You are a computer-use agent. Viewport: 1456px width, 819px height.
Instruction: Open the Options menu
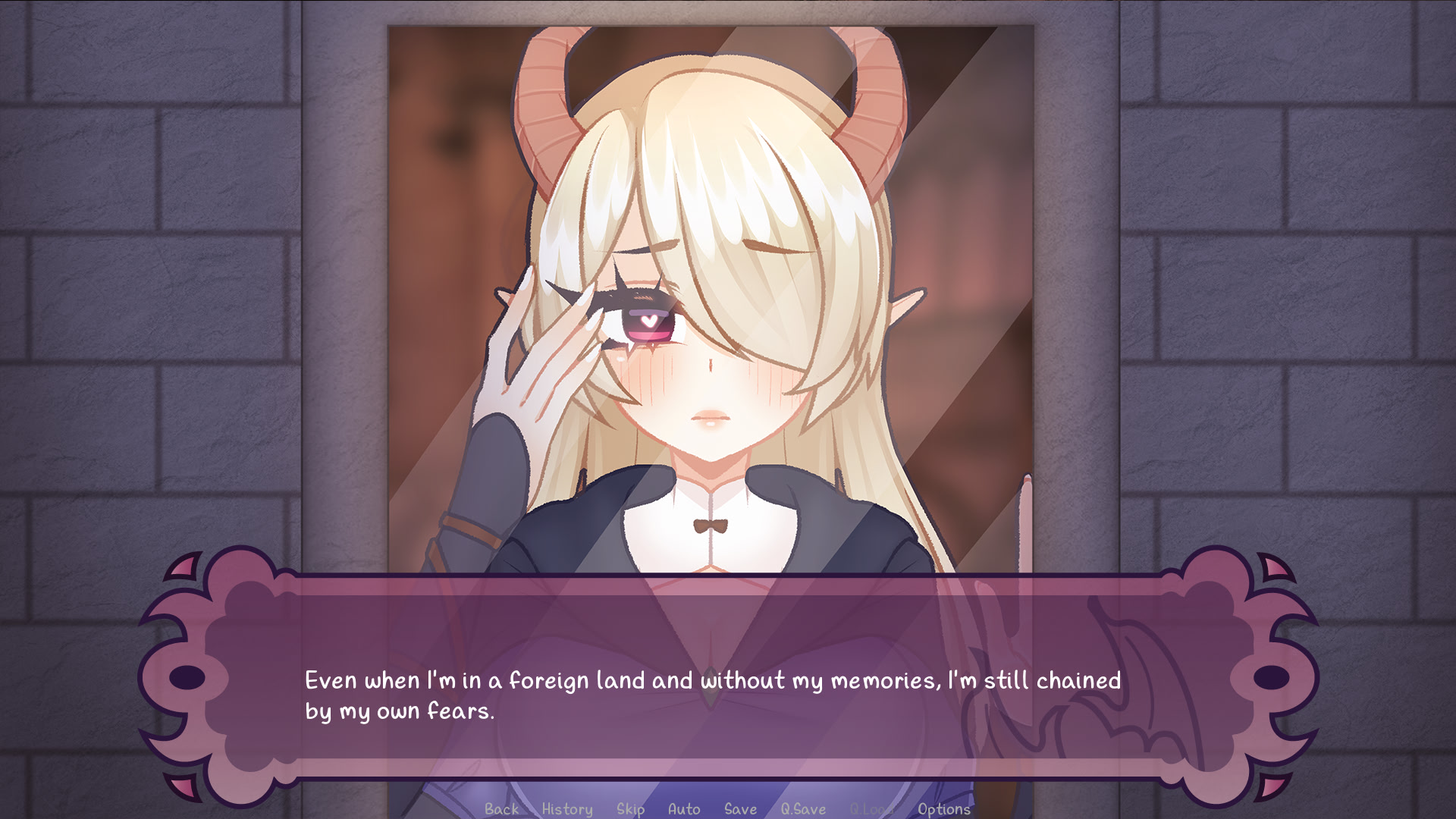pyautogui.click(x=943, y=809)
